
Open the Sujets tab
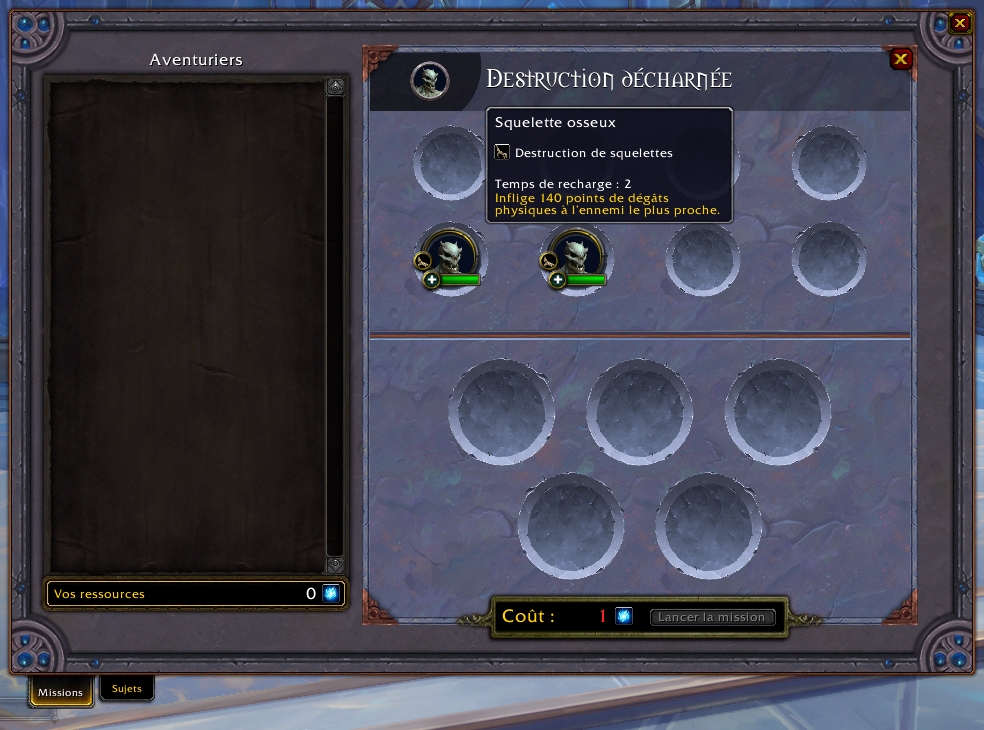coord(127,689)
